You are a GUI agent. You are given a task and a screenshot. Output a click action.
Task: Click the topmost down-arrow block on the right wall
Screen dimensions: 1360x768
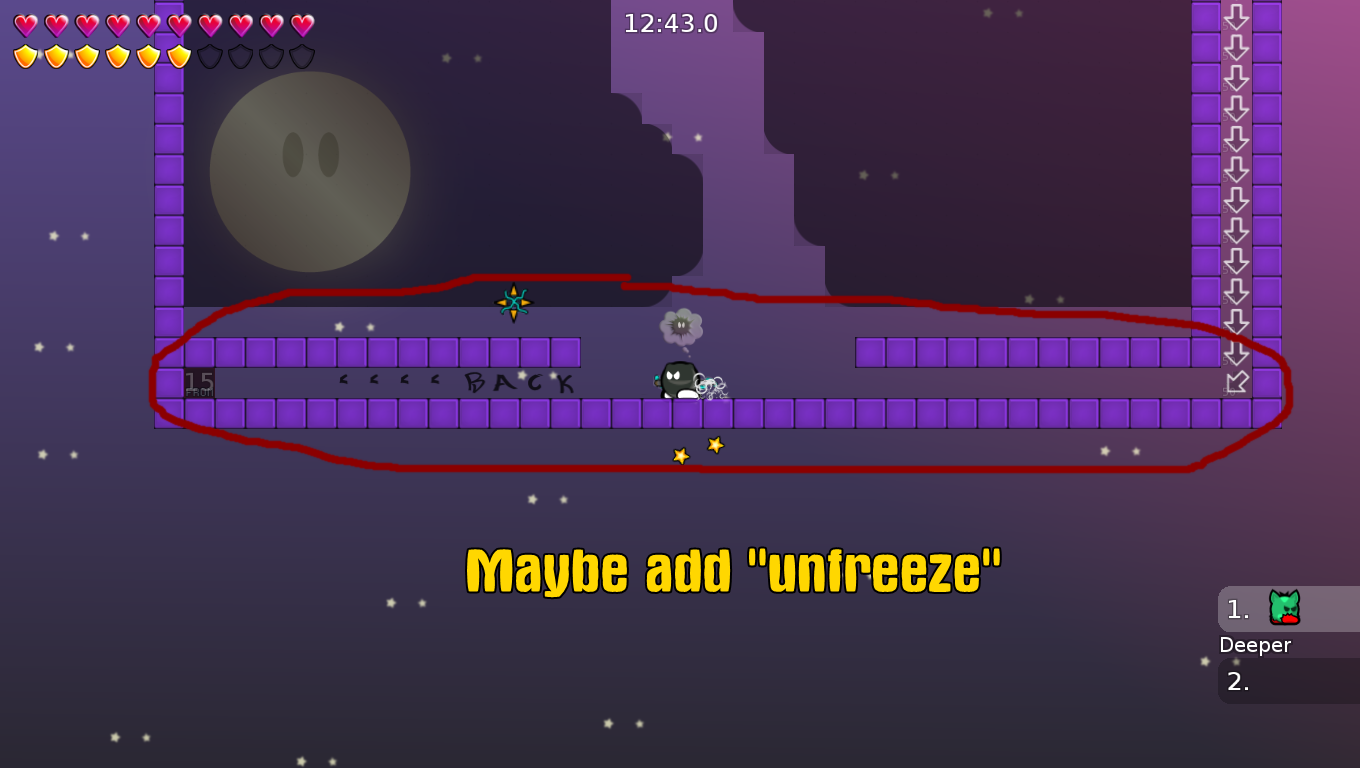point(1238,18)
